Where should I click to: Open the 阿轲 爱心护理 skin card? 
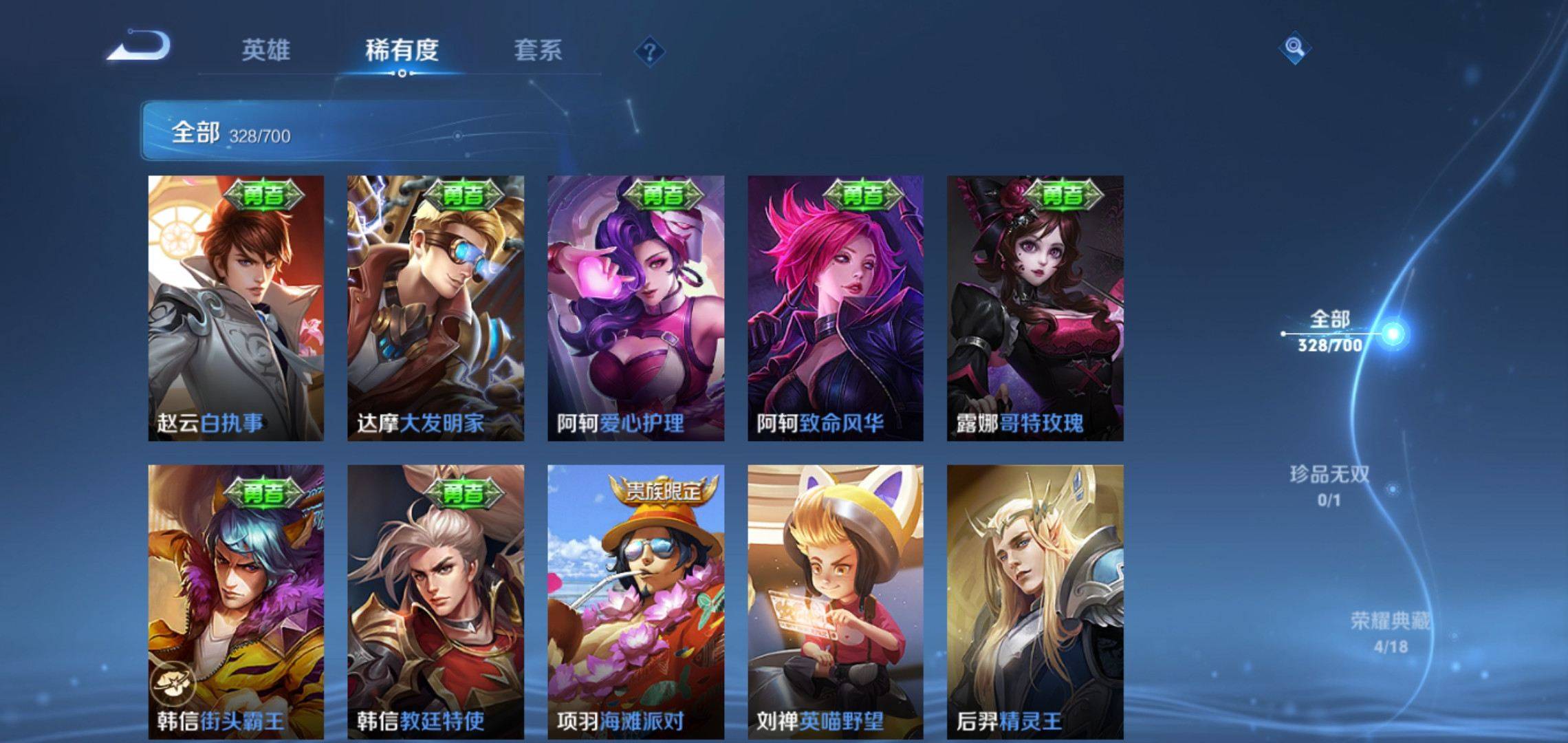[635, 308]
